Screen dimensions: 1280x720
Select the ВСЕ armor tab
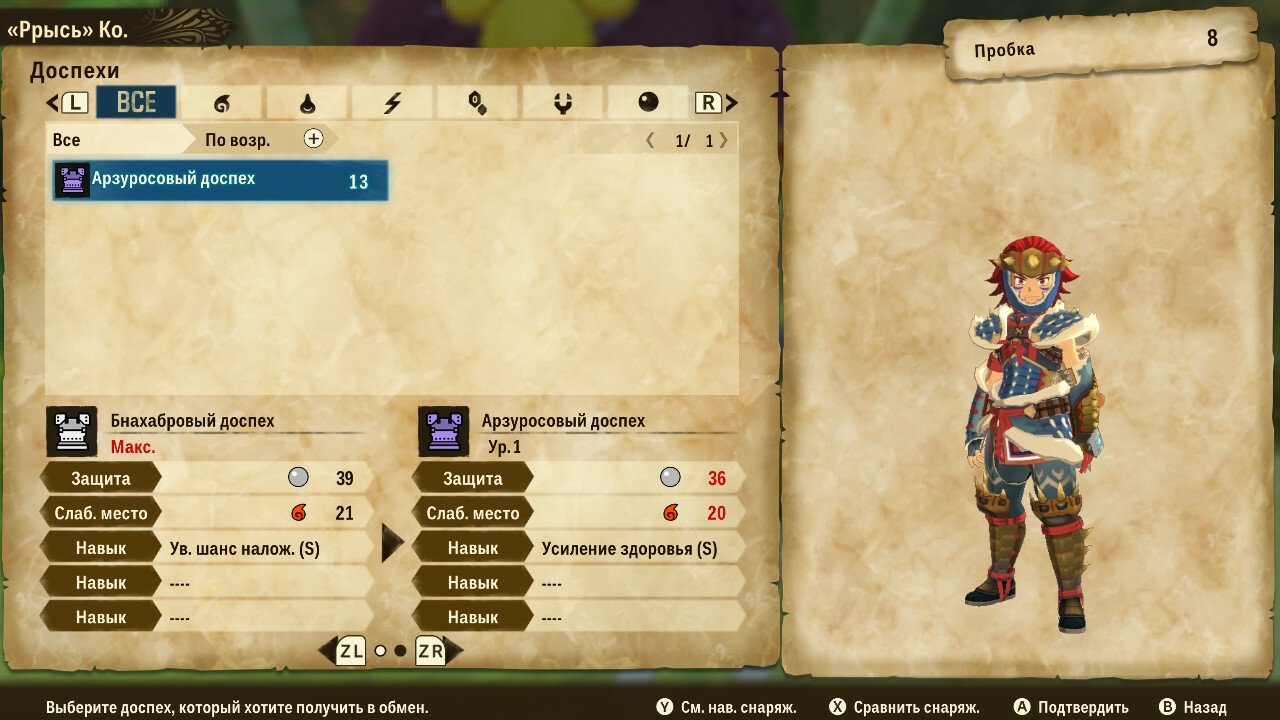click(136, 102)
